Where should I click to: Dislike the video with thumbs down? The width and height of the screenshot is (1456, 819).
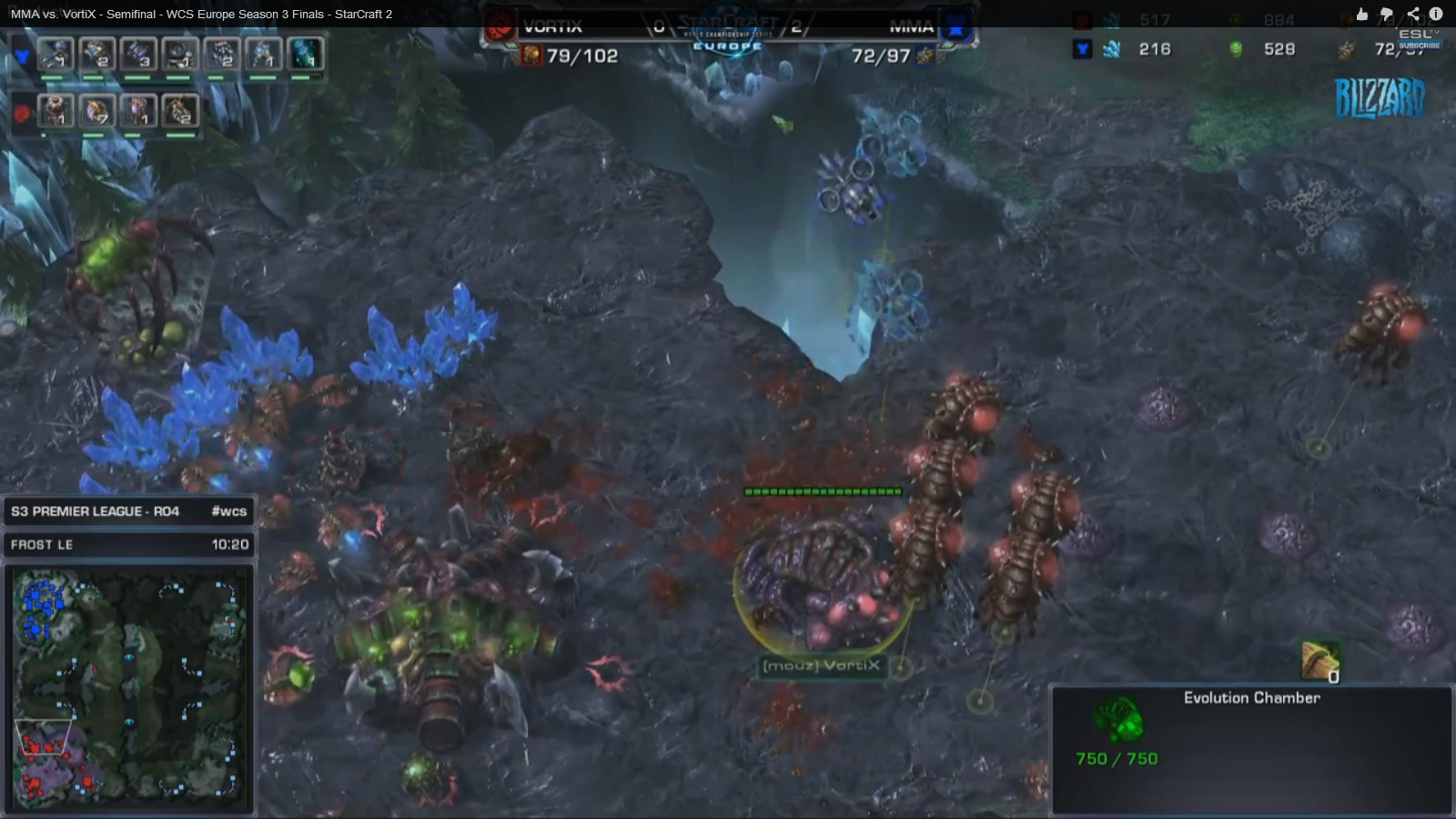click(1387, 14)
